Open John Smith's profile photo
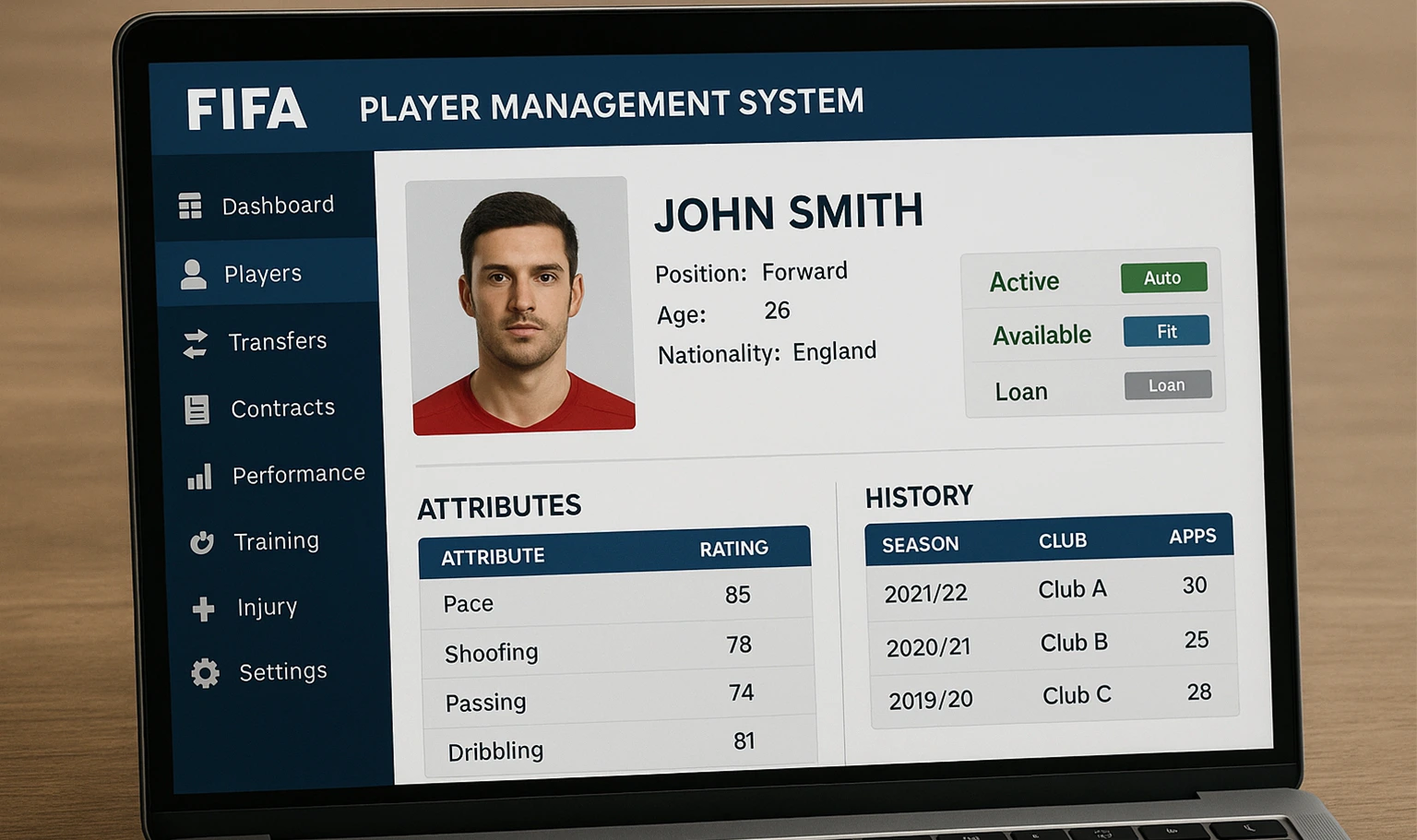 [x=521, y=305]
